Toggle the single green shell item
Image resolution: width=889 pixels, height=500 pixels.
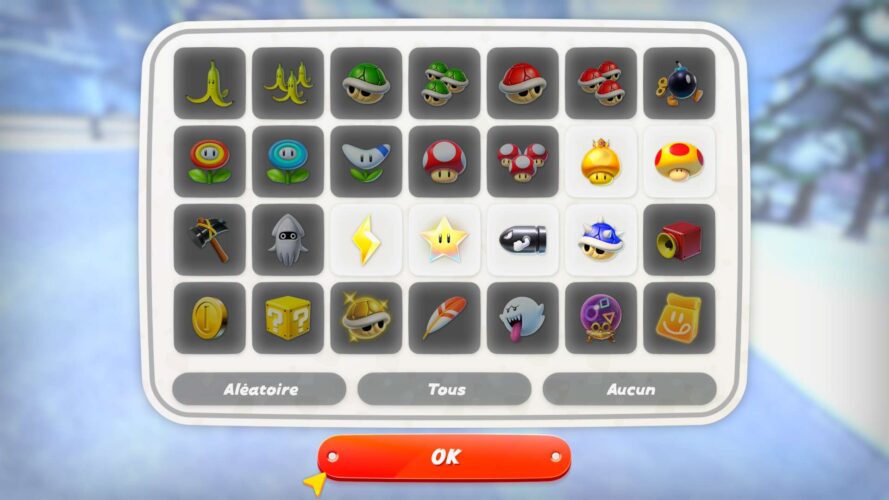(366, 83)
